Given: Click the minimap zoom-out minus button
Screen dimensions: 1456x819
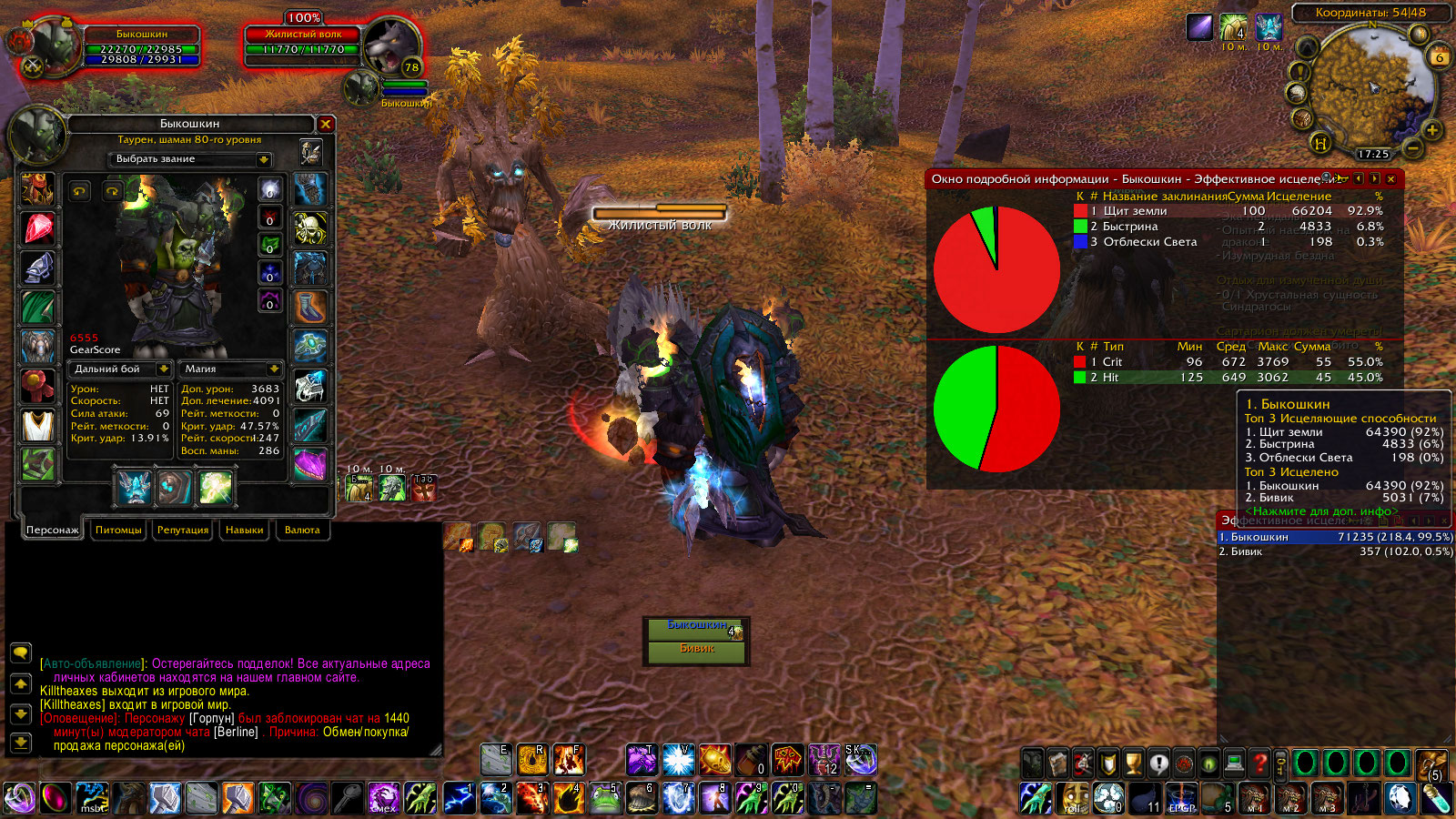Looking at the screenshot, I should click(1413, 147).
